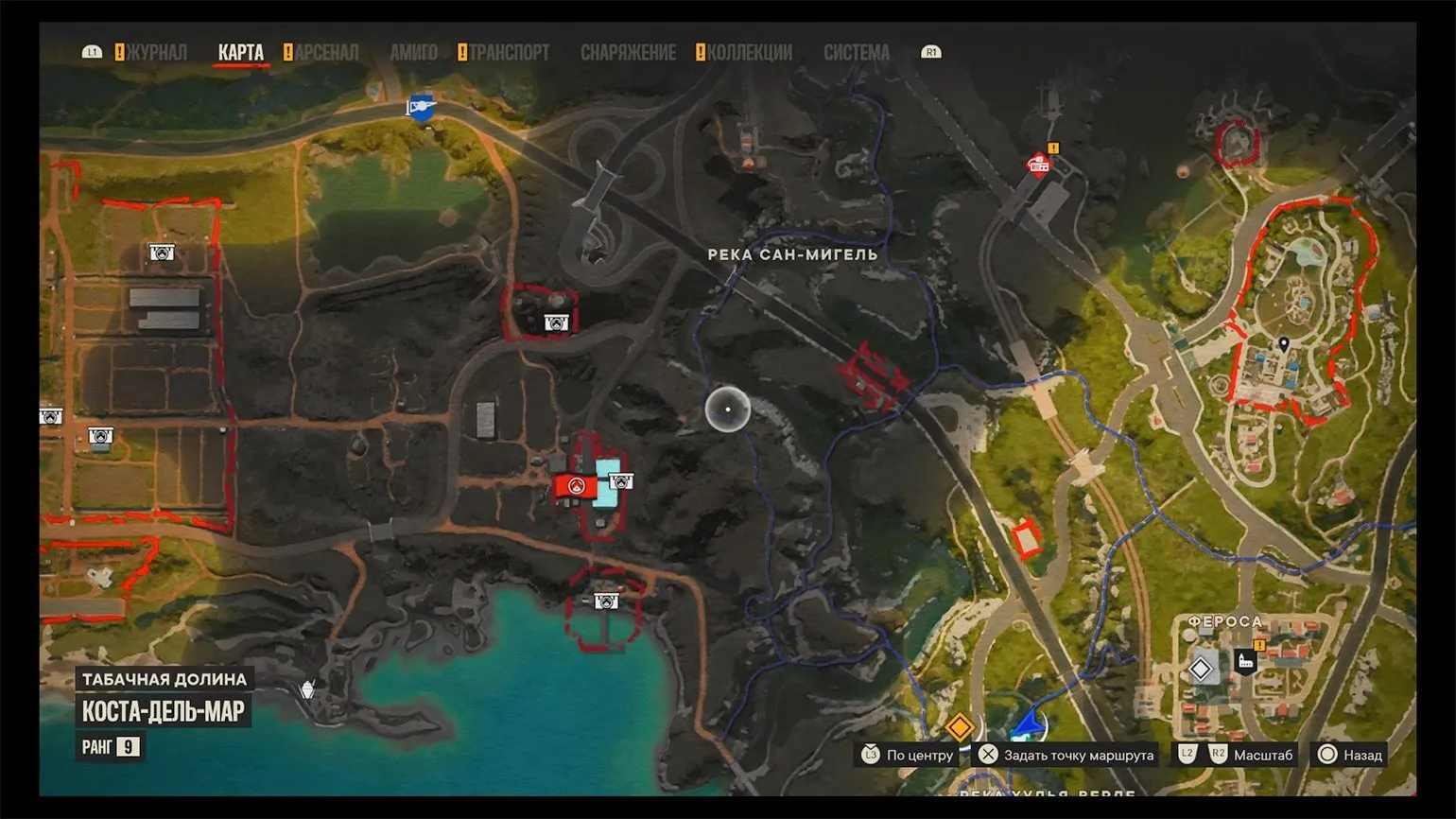Screen dimensions: 1456x819
Task: Show the Коллекции tab
Action: click(749, 53)
